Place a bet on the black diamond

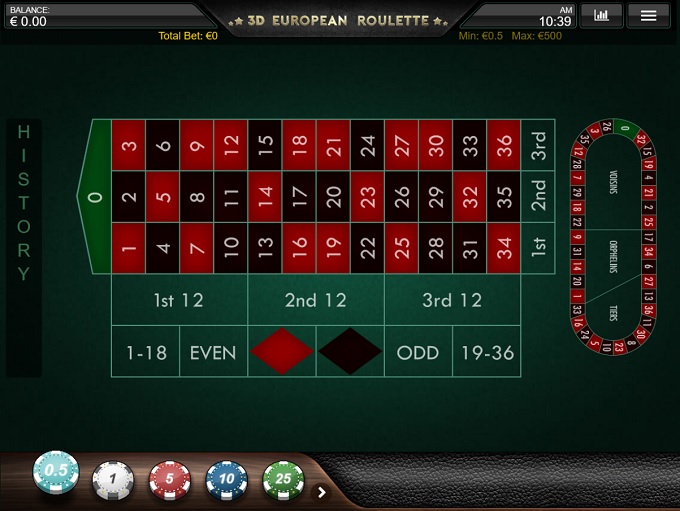point(350,352)
